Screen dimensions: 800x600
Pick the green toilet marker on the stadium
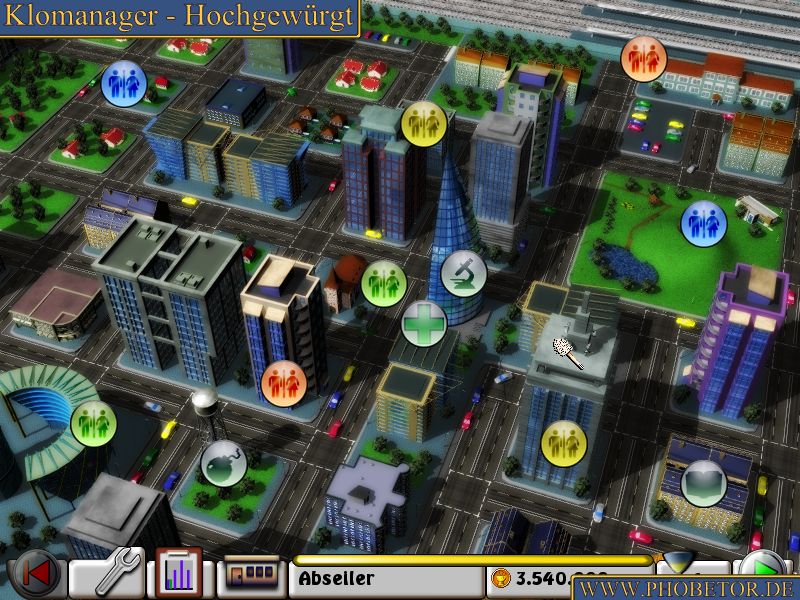tap(94, 421)
